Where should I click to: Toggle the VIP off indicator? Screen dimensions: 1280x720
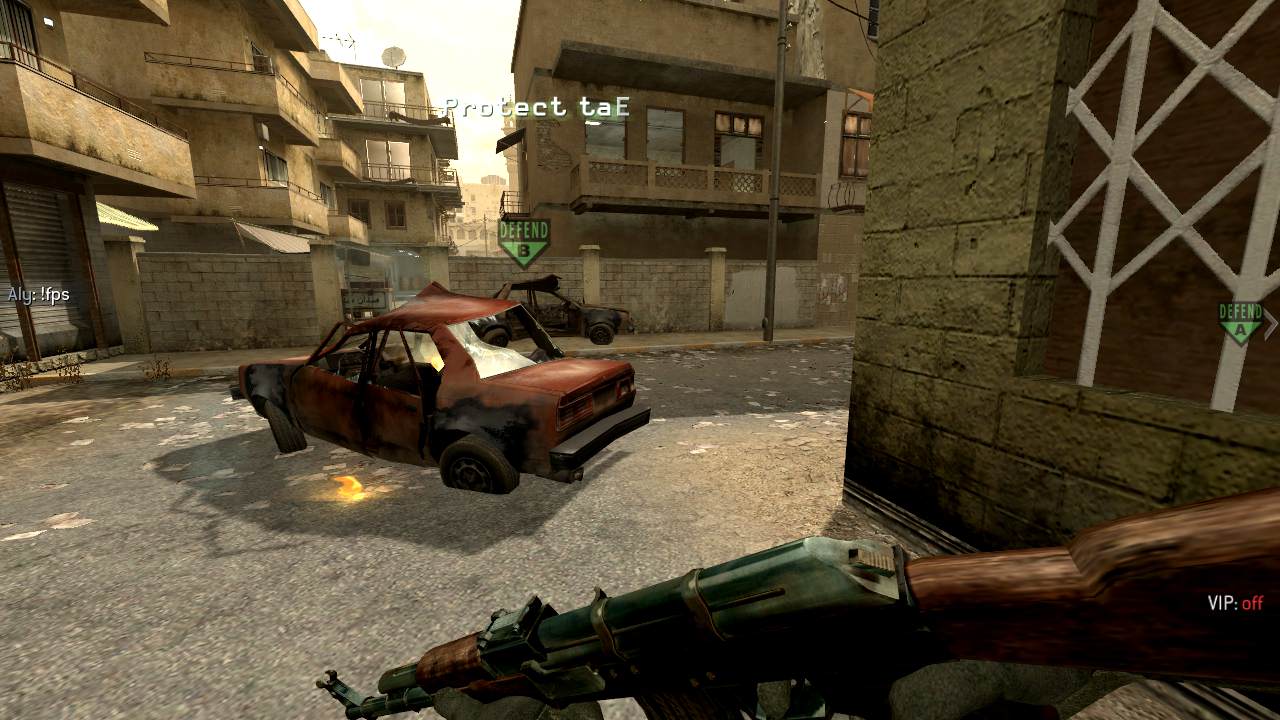point(1235,603)
